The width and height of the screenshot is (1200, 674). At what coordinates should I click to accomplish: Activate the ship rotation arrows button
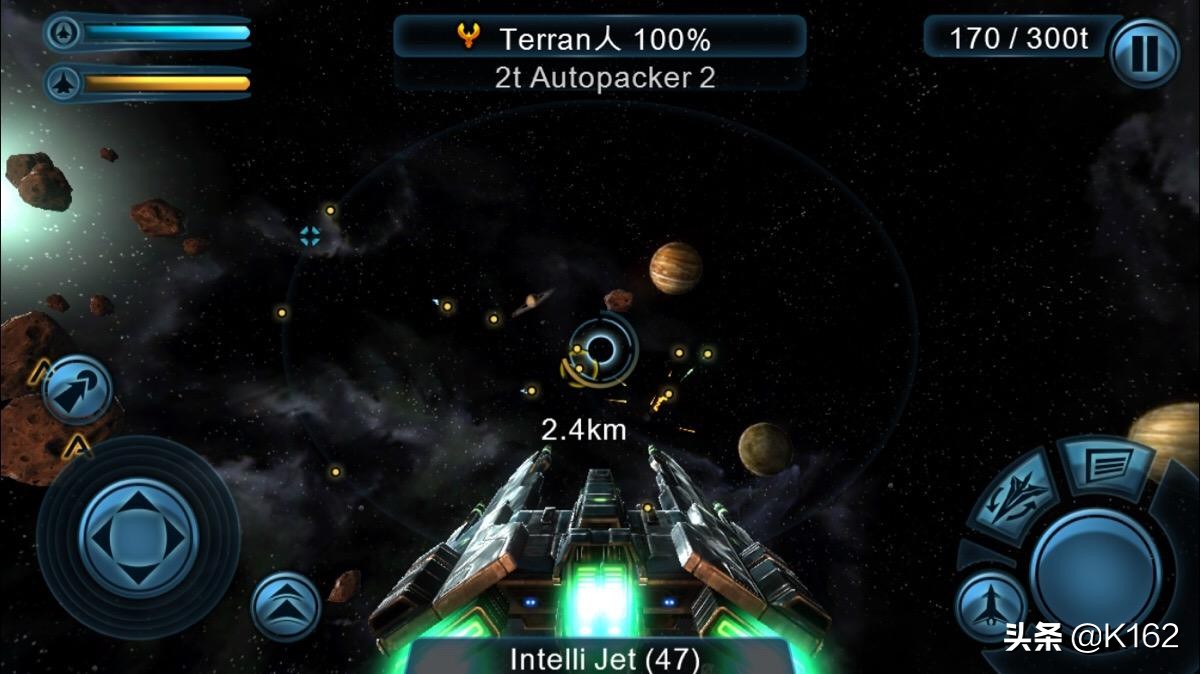point(1013,493)
